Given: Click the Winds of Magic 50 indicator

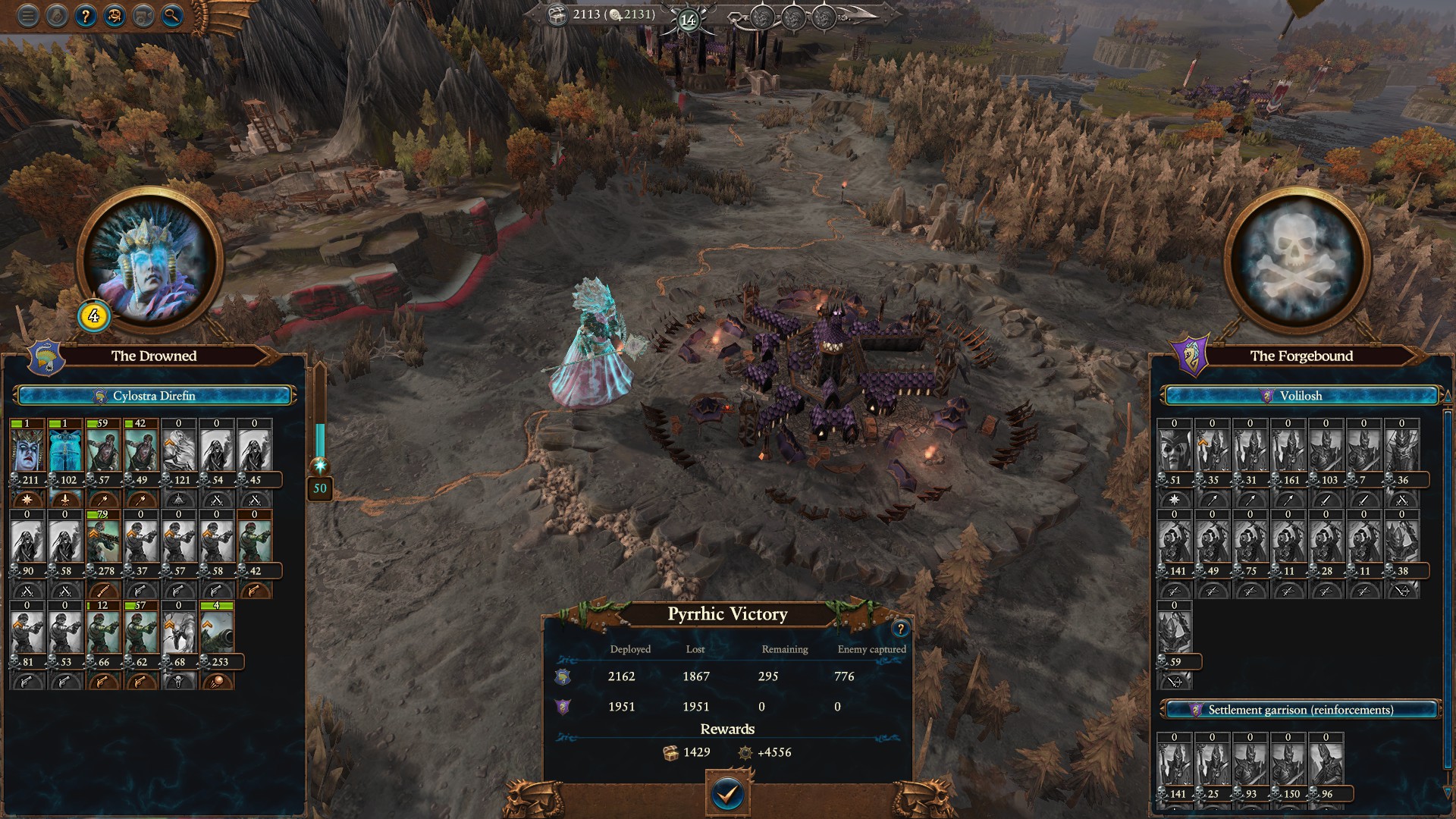Looking at the screenshot, I should tap(320, 488).
